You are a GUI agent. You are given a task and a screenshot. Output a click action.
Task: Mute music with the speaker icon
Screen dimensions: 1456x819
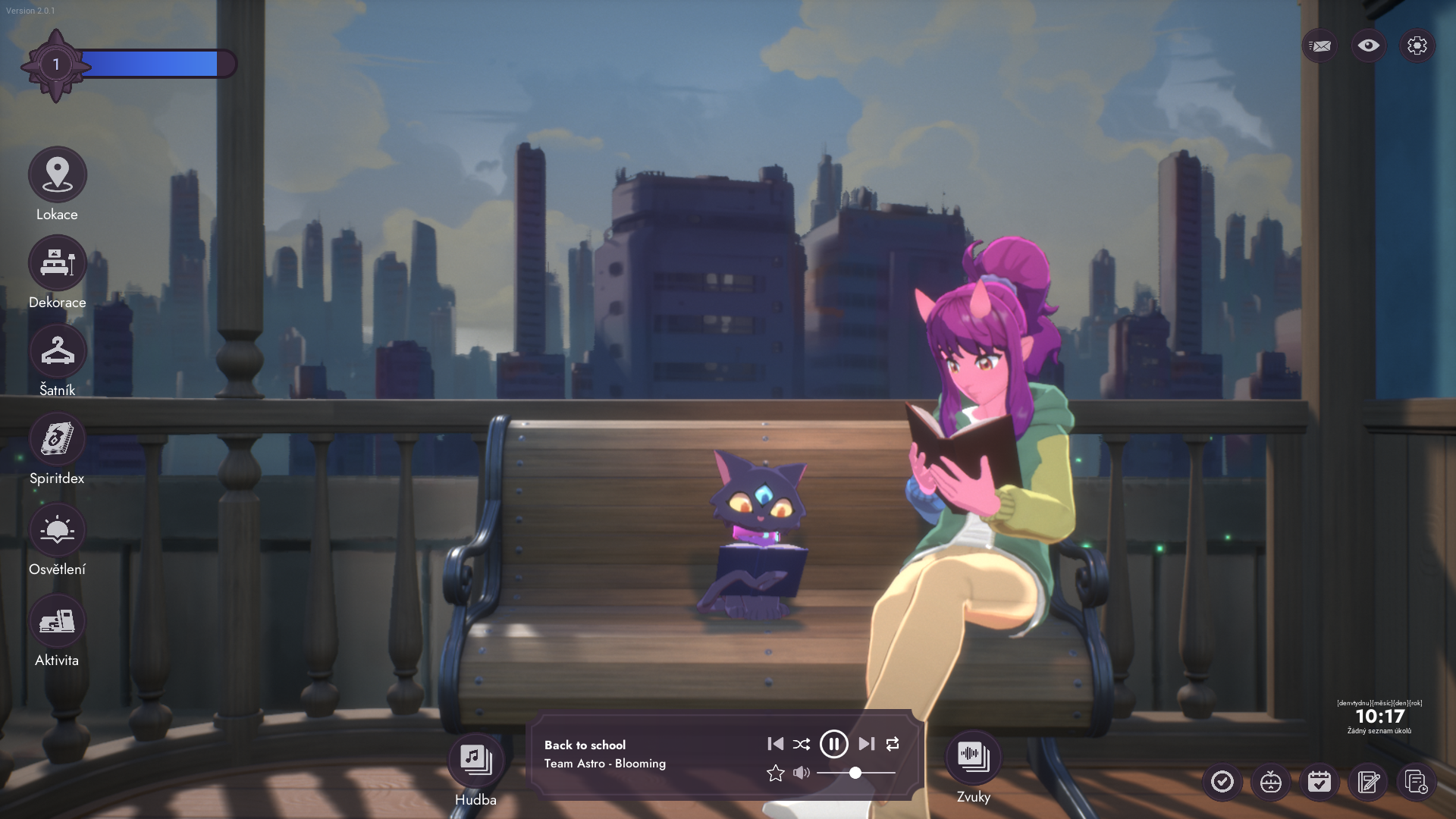coord(801,773)
